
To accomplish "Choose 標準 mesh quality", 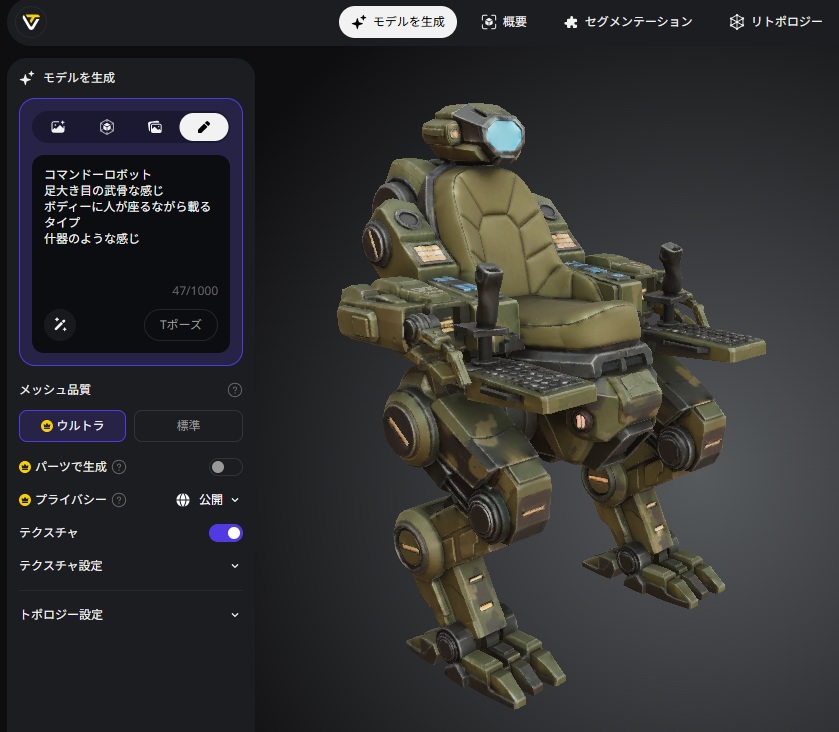I will coord(188,426).
